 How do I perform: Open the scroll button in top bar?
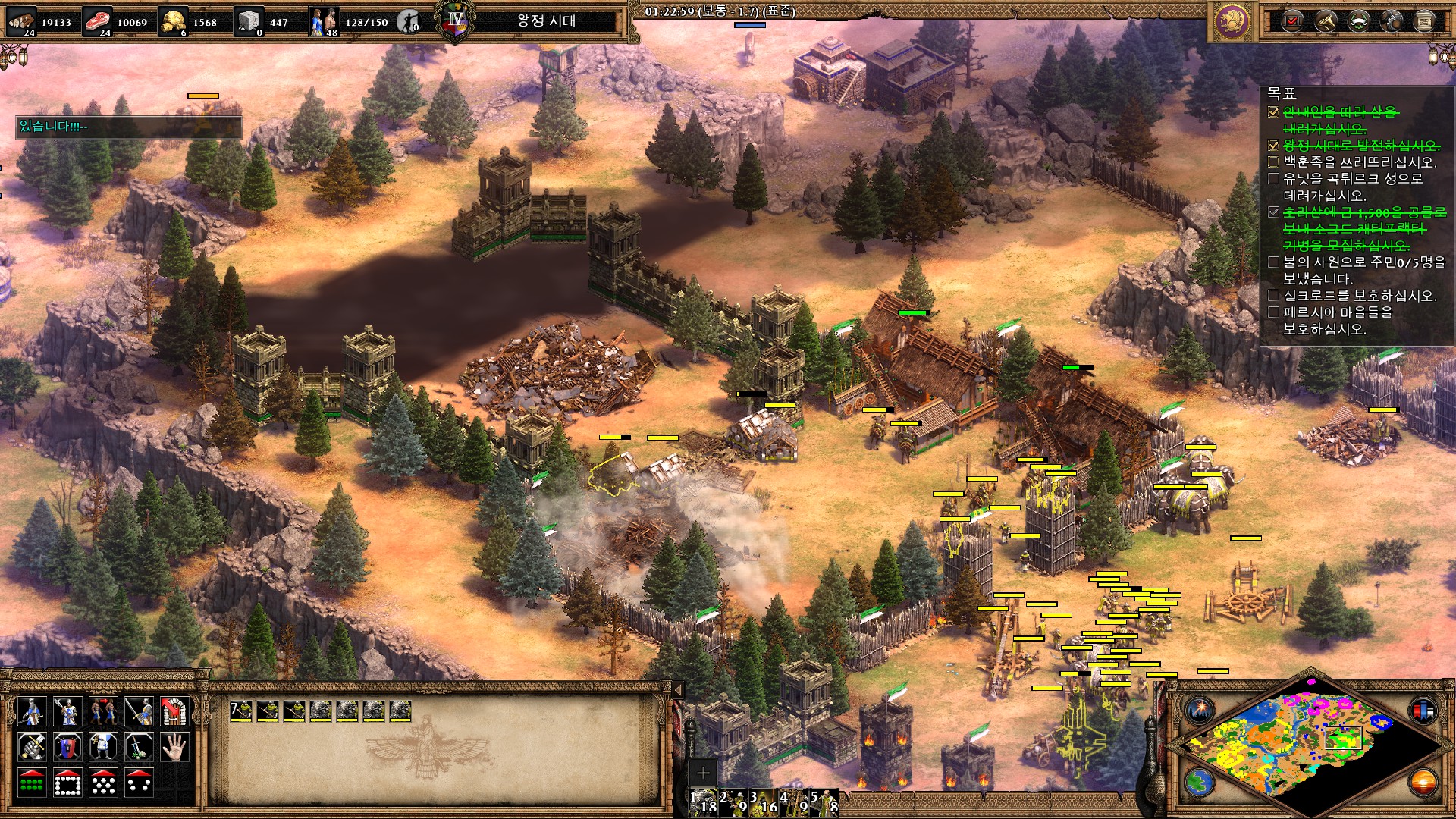point(1424,21)
